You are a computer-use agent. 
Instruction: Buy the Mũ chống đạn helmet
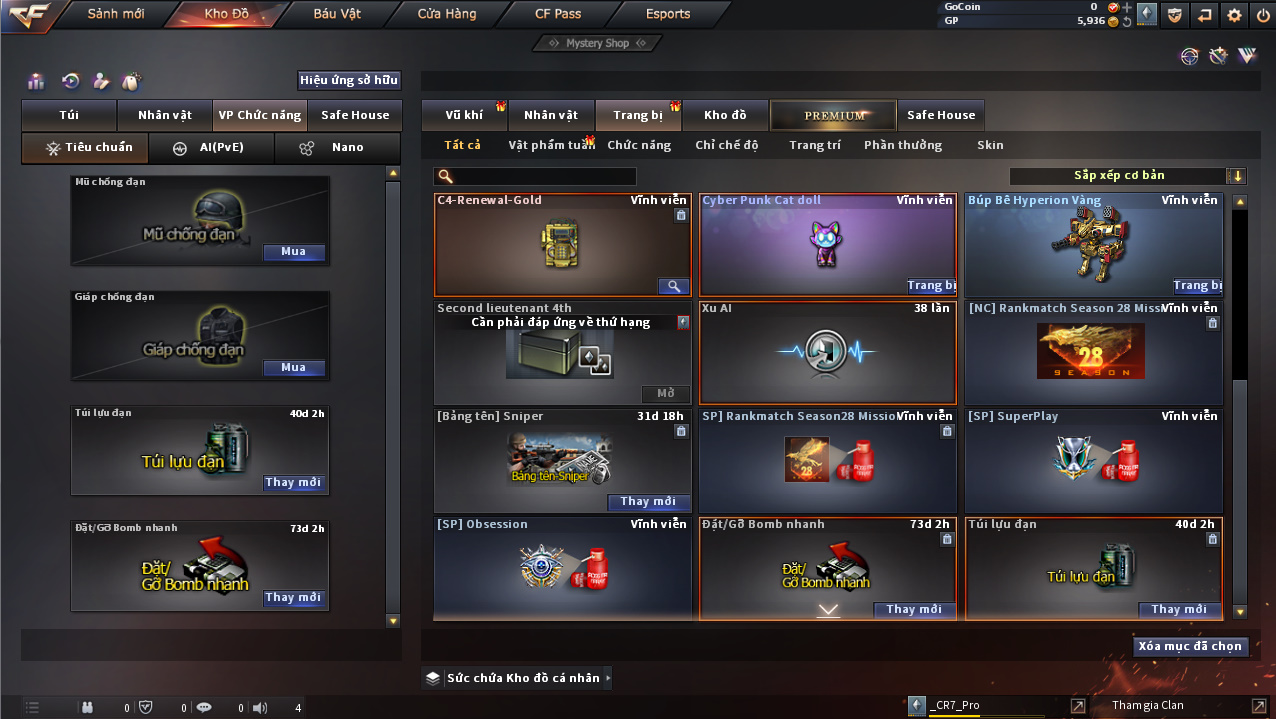(293, 252)
